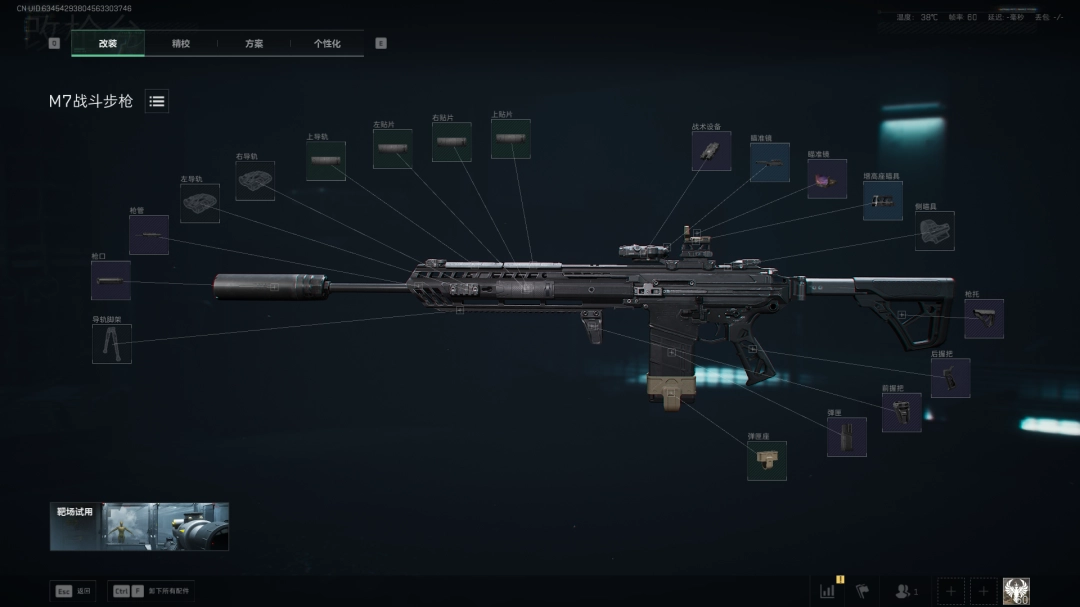Select the 枪口 muzzle attachment slot
Screen dimensions: 1080x607
(x=111, y=281)
